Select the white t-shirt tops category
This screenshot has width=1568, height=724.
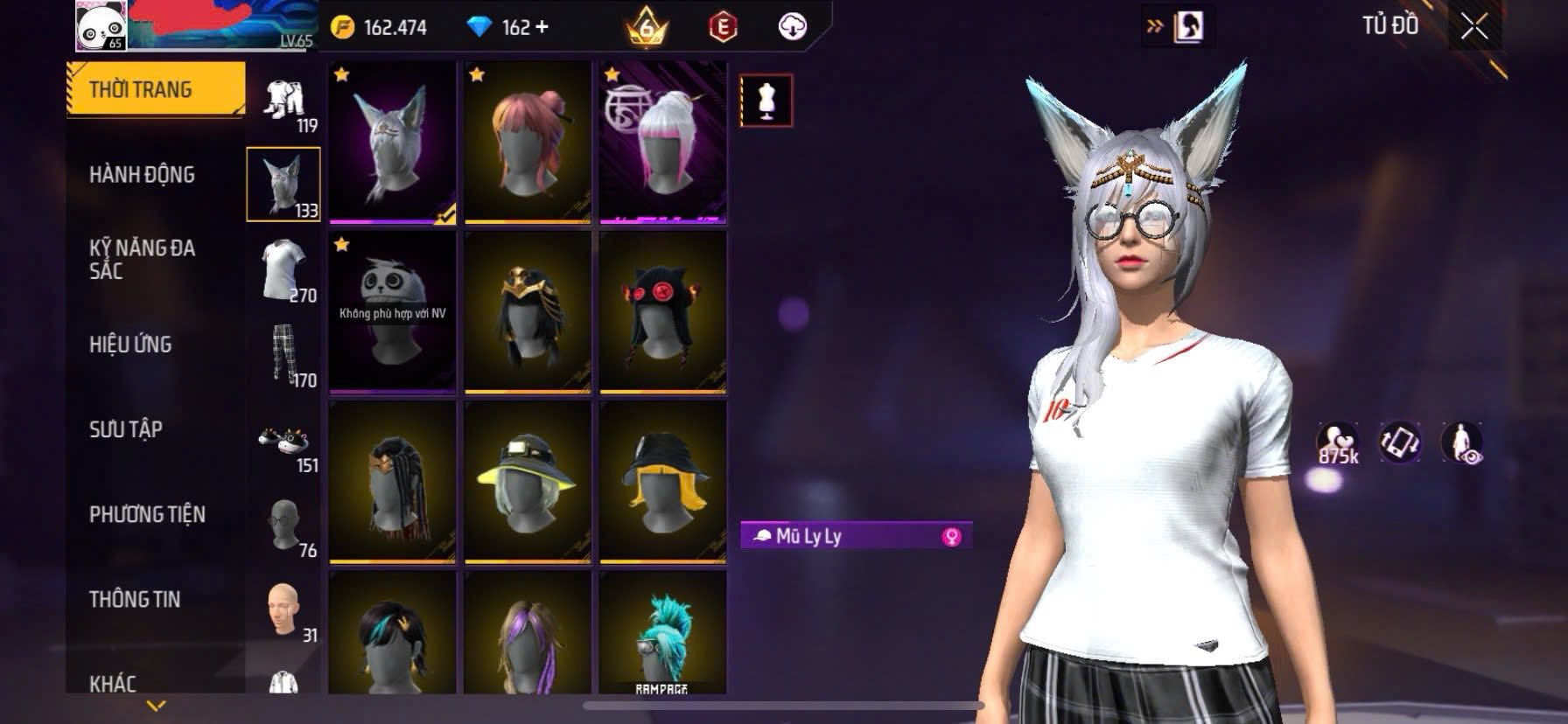pos(284,270)
